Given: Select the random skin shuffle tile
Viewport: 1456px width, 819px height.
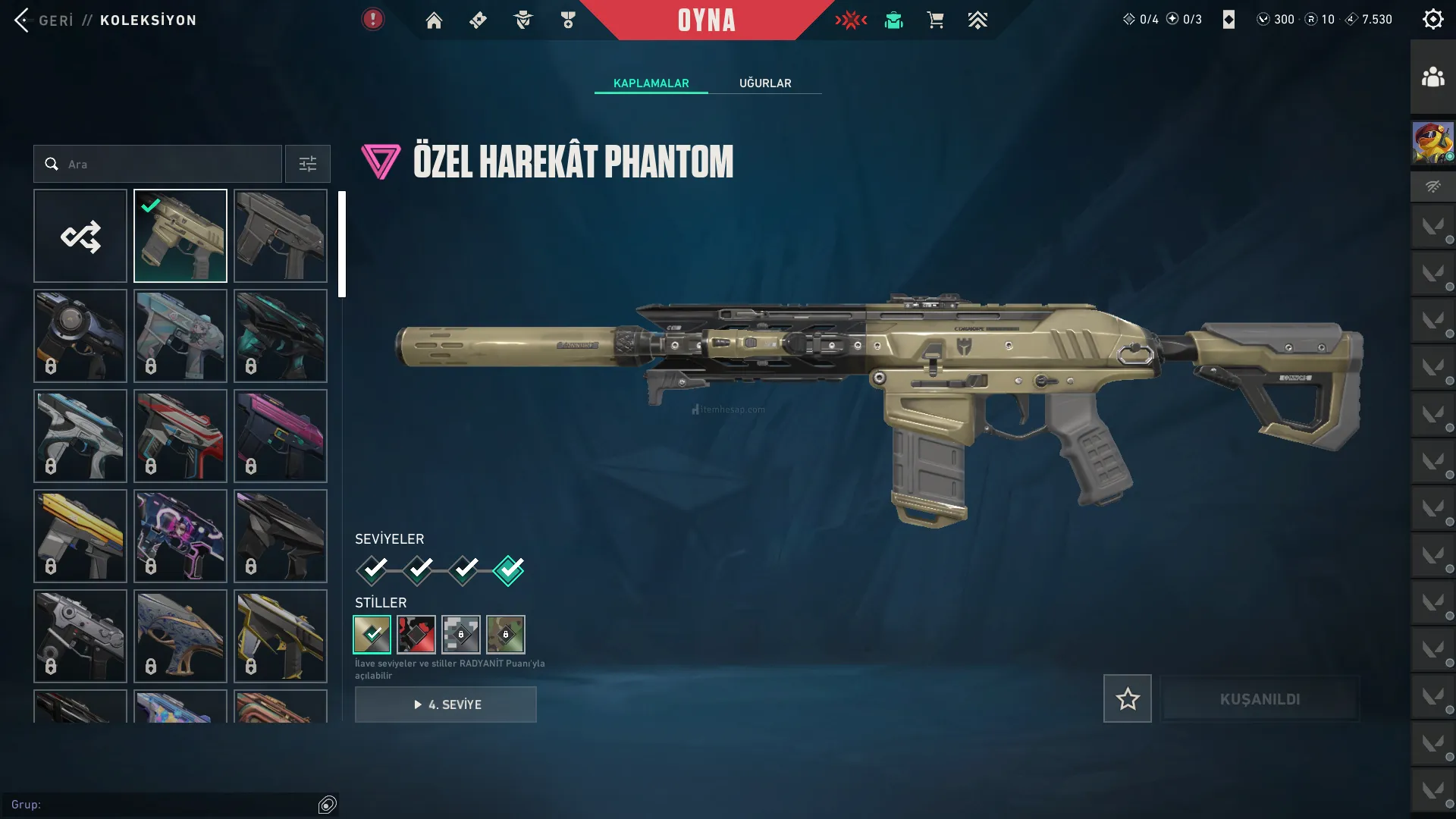Looking at the screenshot, I should (80, 236).
